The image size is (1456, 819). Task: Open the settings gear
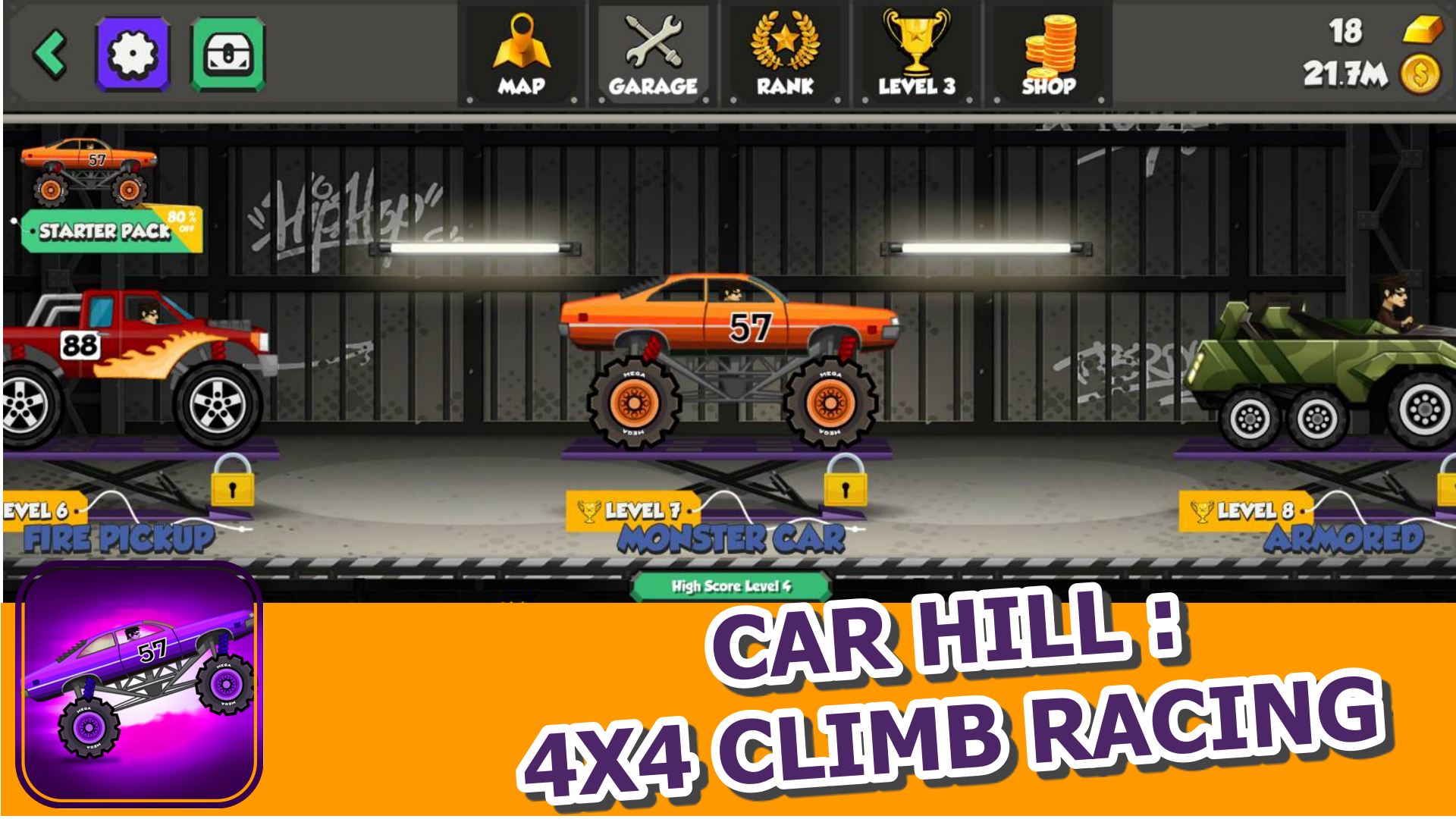point(132,55)
